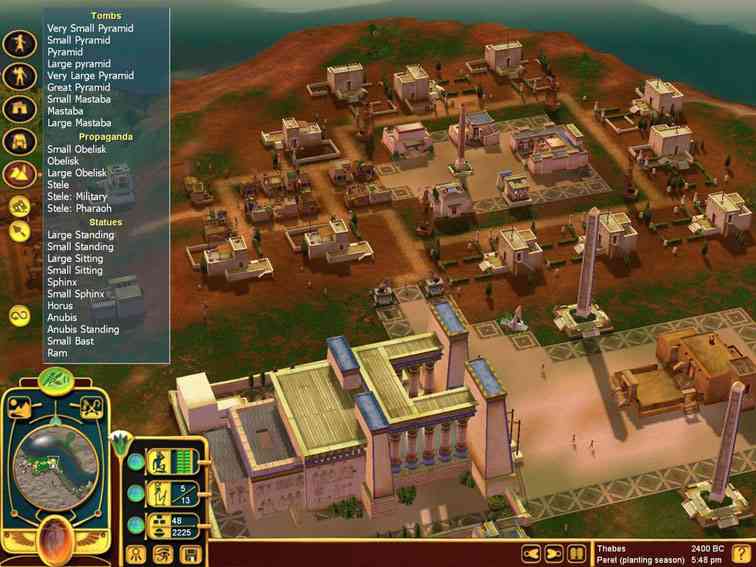
Task: Select Large Mastaba entry
Action: [80, 123]
